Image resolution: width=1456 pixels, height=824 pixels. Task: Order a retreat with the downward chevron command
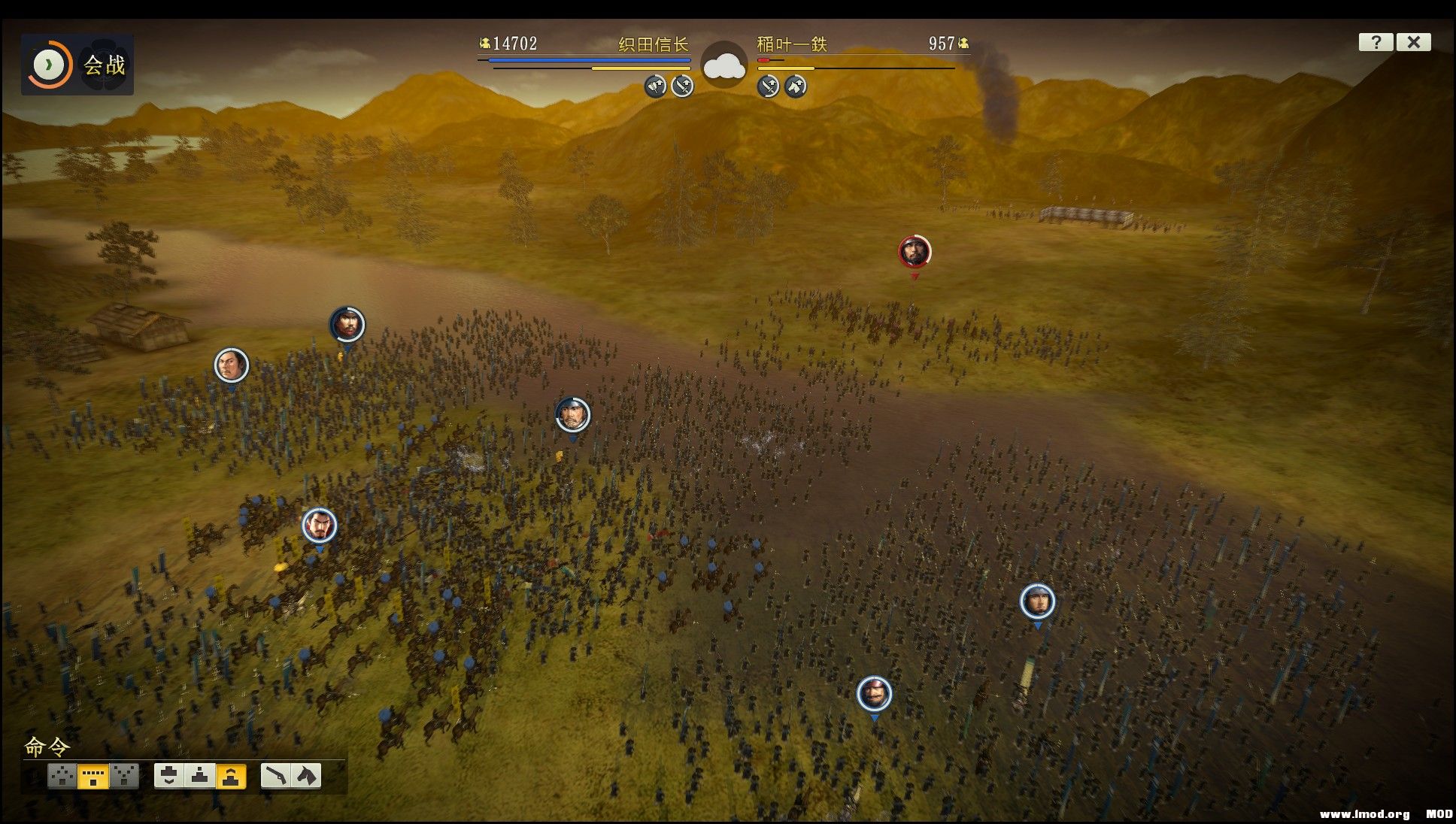(x=169, y=775)
